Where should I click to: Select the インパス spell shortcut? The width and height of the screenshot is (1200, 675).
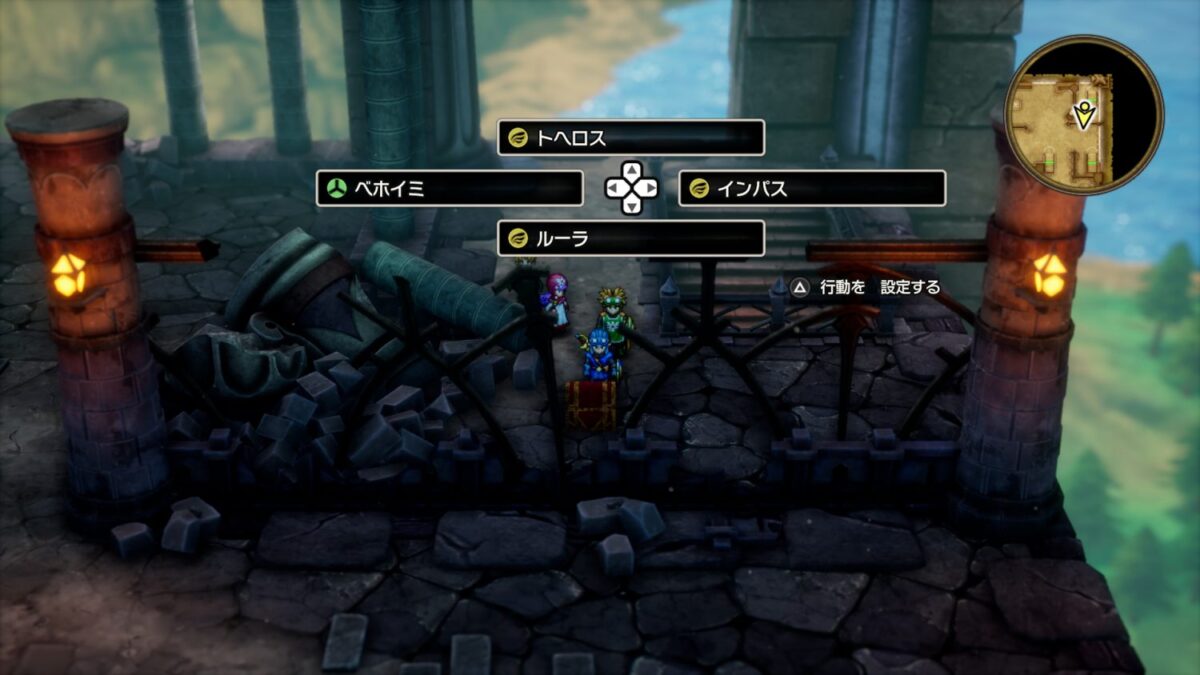[x=811, y=188]
